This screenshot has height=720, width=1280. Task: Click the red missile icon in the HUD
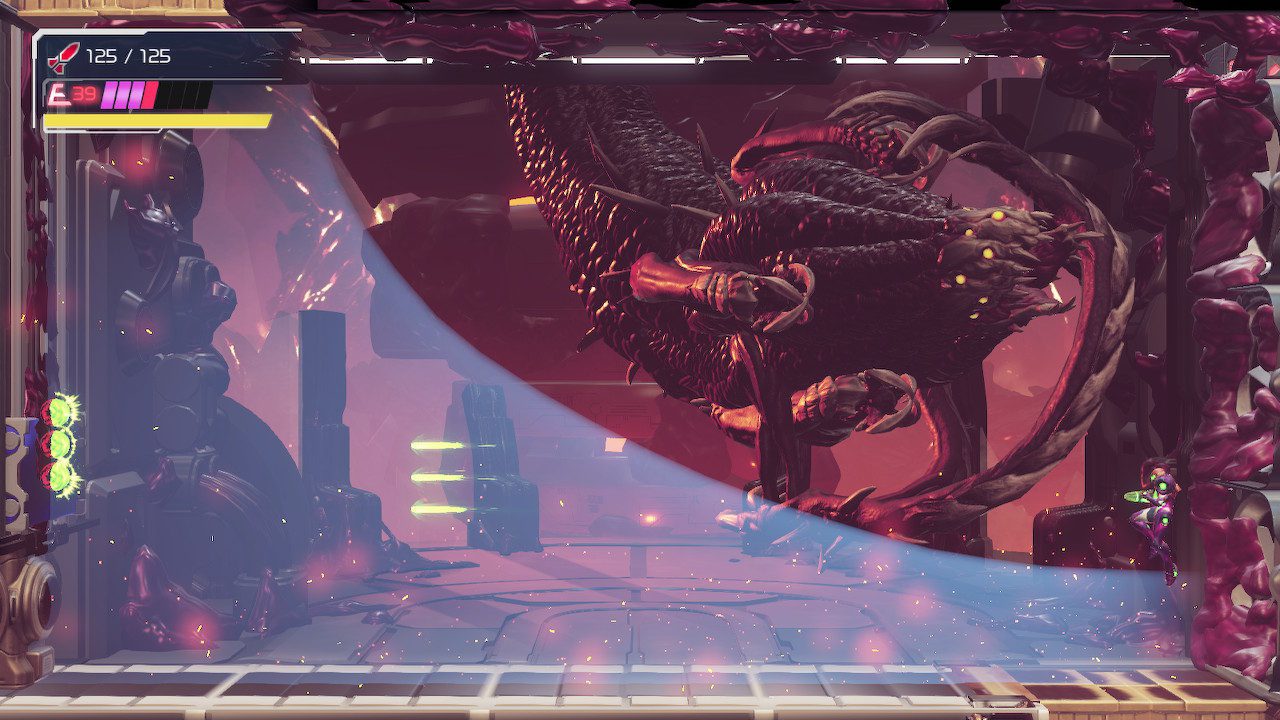pyautogui.click(x=65, y=56)
